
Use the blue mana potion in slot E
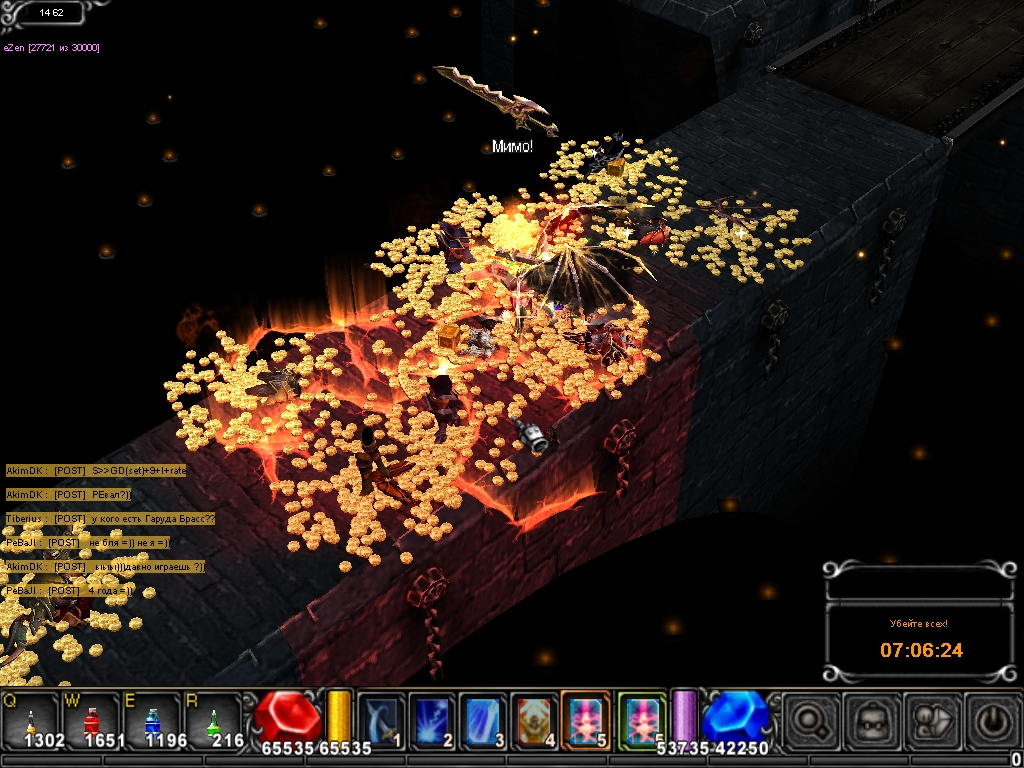(152, 719)
